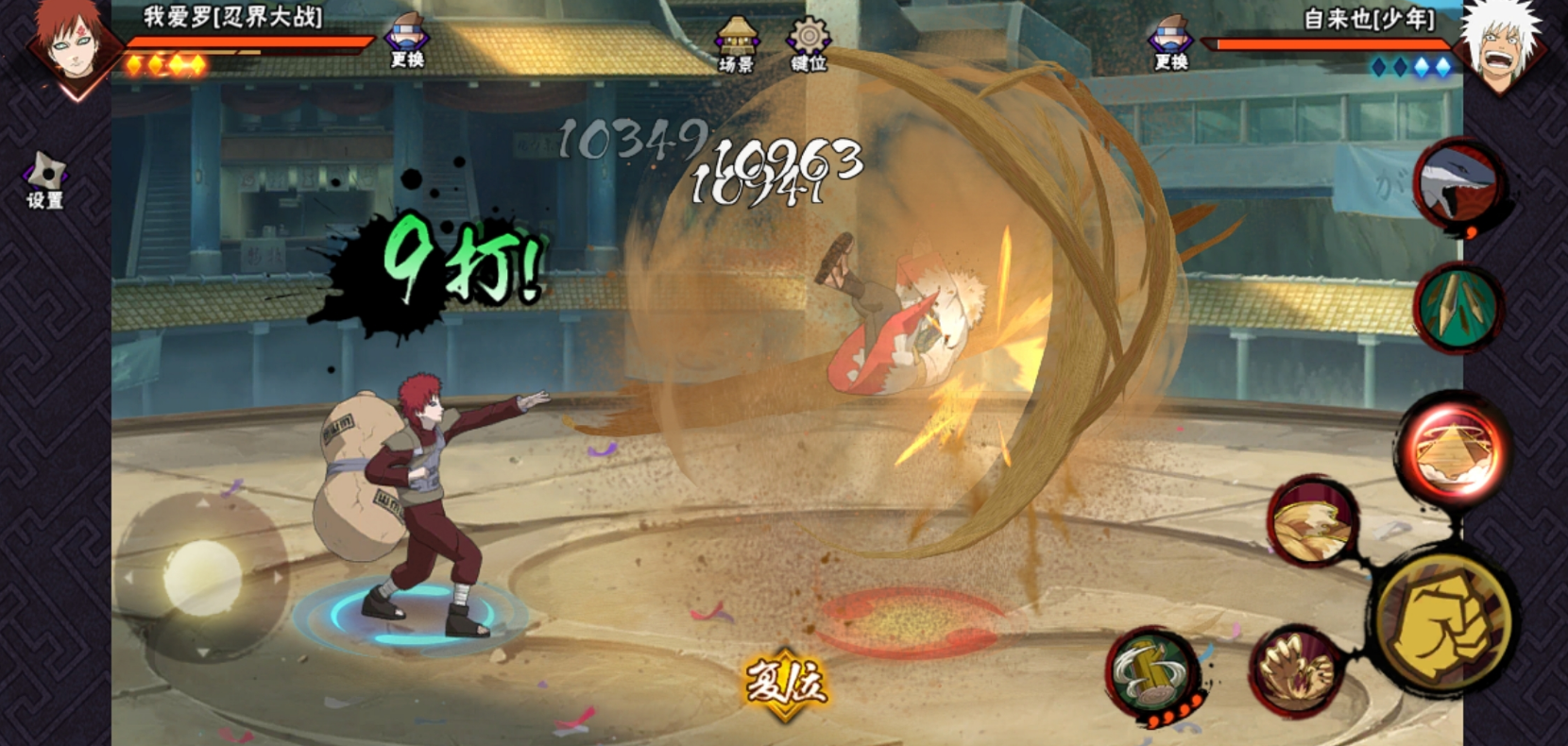Open the 场景 scene selector
The height and width of the screenshot is (746, 1568).
click(x=736, y=44)
